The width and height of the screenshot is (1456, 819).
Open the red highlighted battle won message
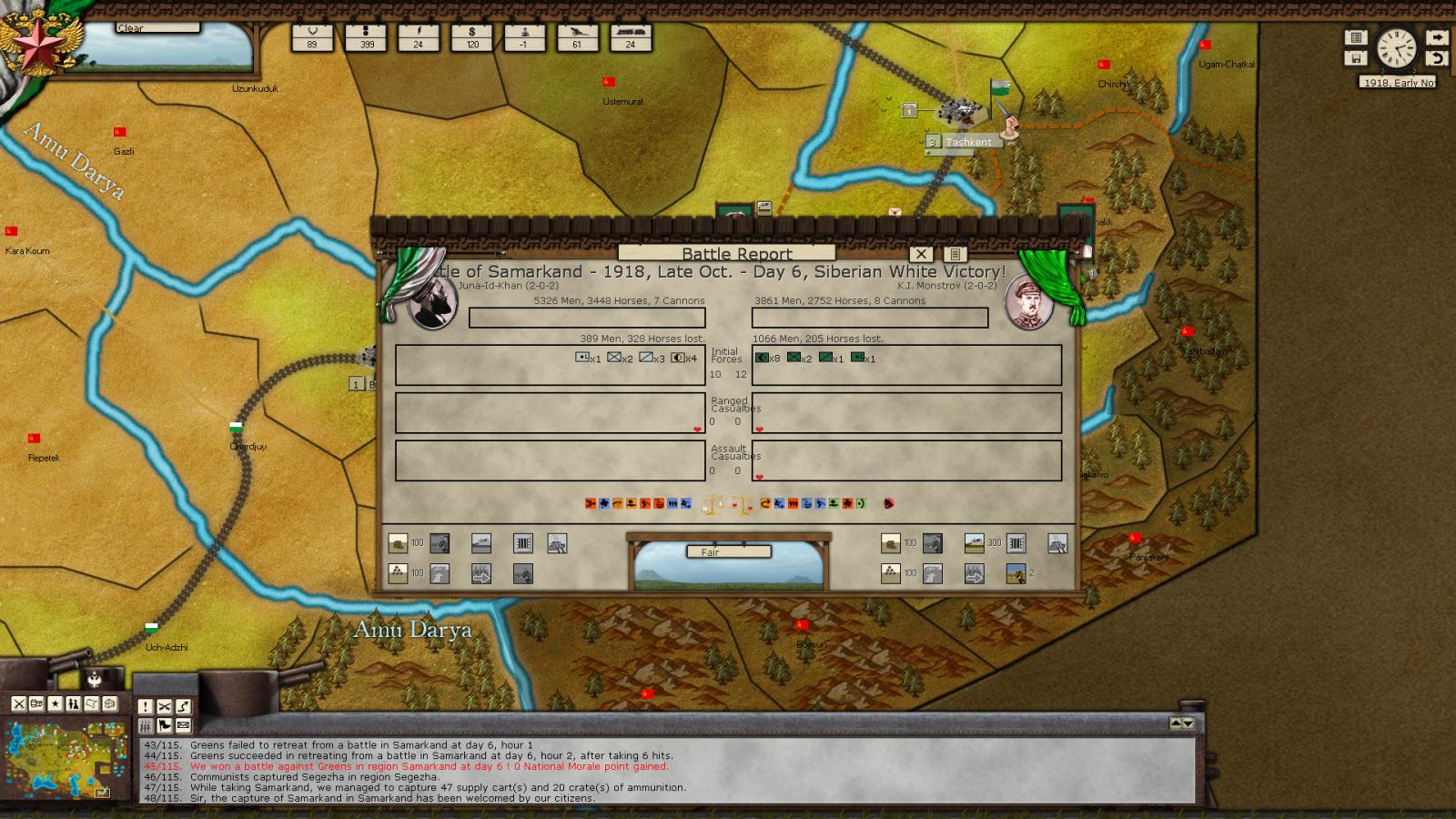coord(429,766)
